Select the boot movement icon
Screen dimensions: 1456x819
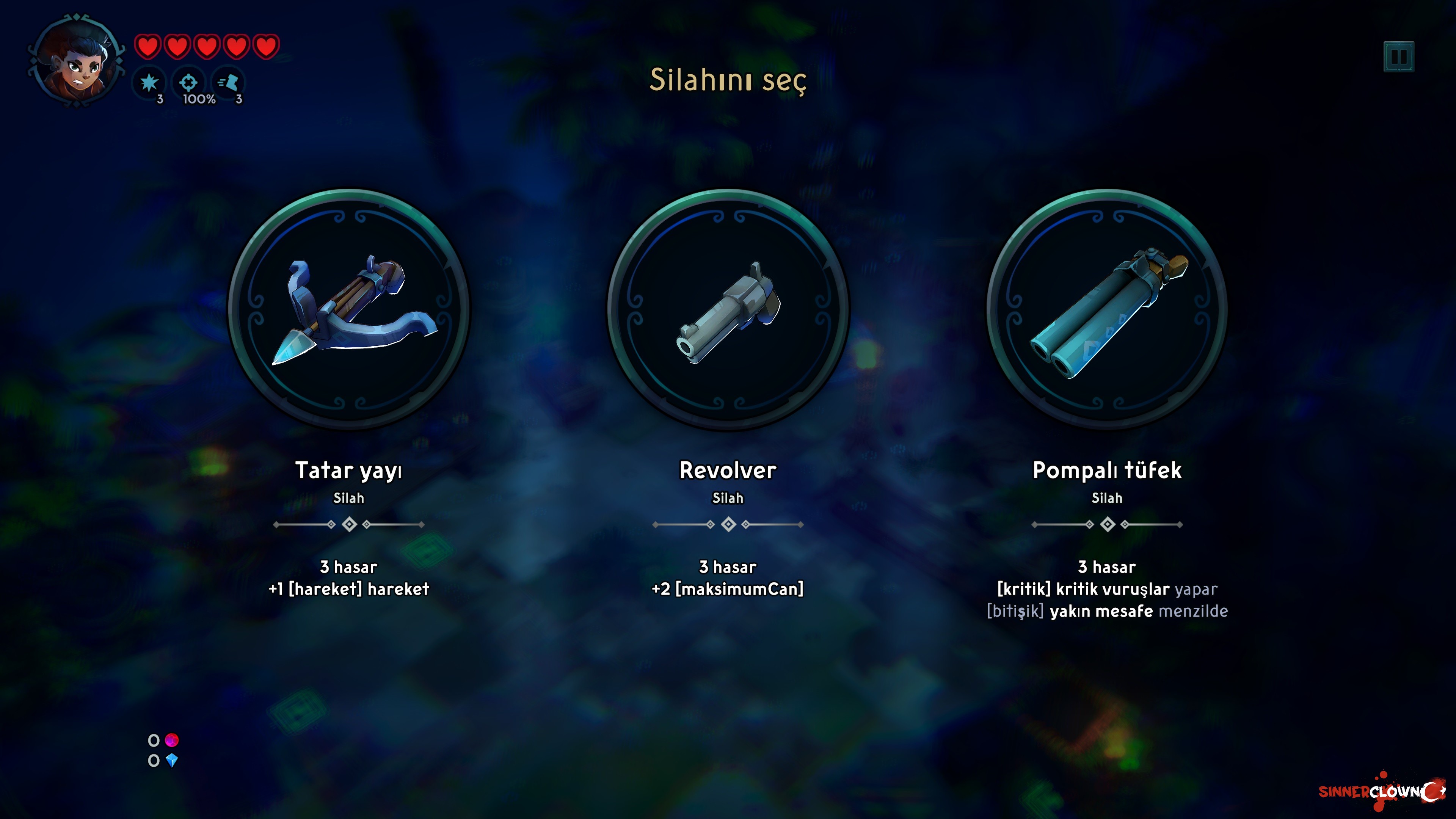[x=228, y=83]
